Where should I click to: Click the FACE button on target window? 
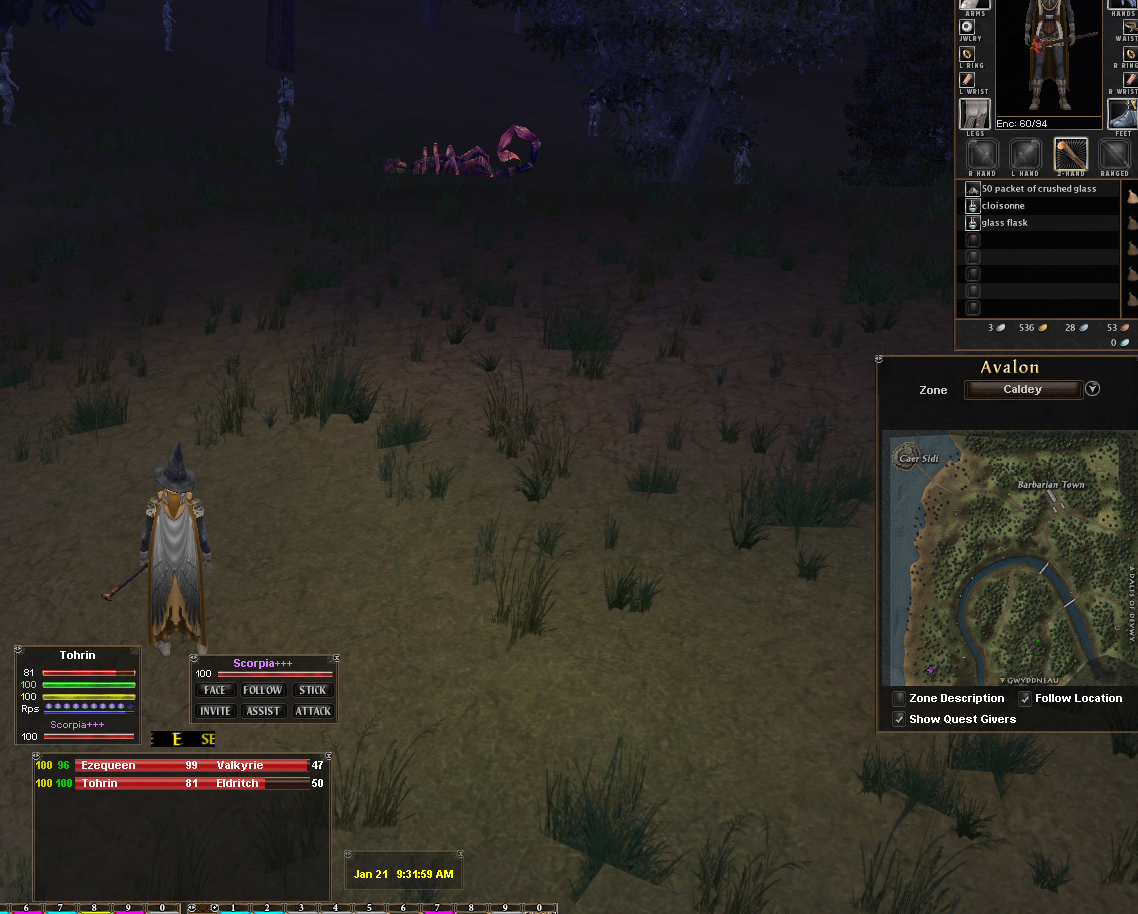click(215, 690)
